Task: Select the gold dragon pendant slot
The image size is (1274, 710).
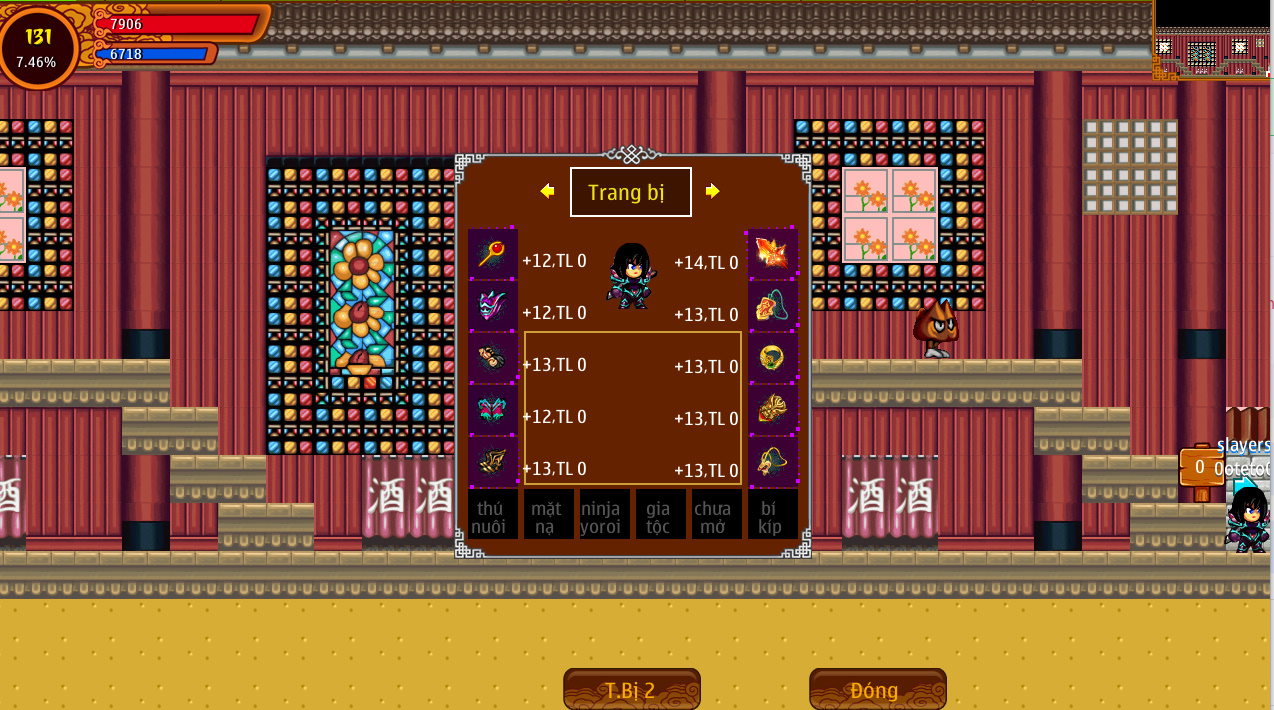Action: (x=773, y=462)
